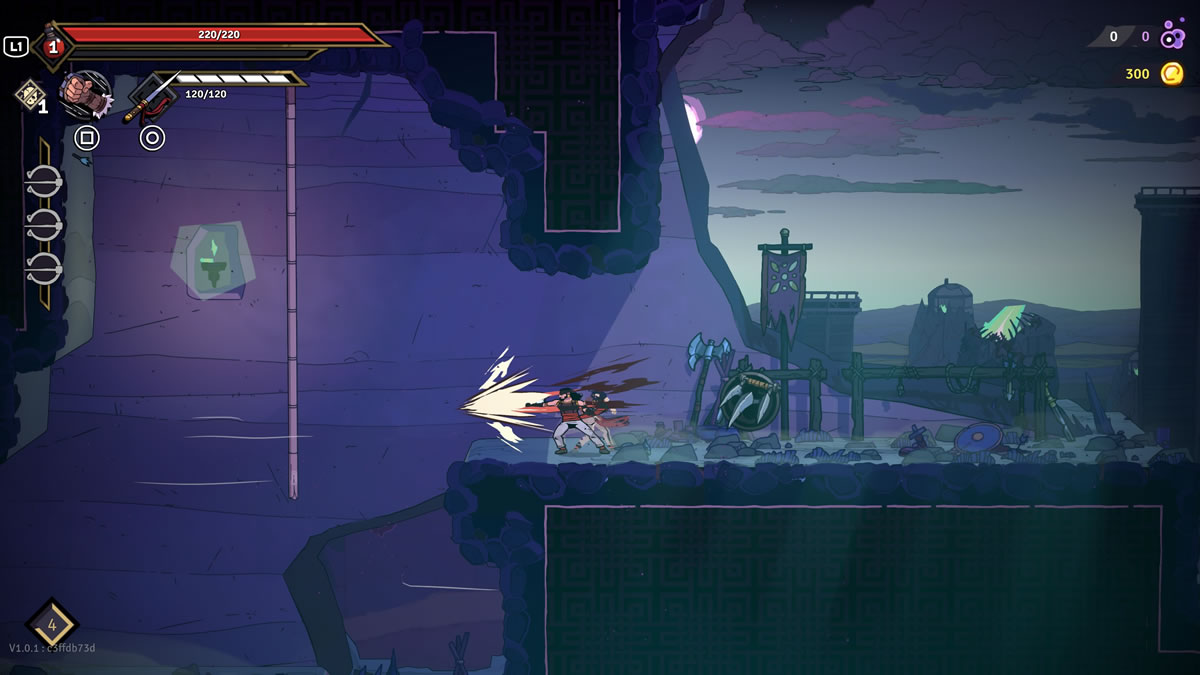Screen dimensions: 1200x675
Task: Click the gold coin currency icon
Action: click(1172, 73)
